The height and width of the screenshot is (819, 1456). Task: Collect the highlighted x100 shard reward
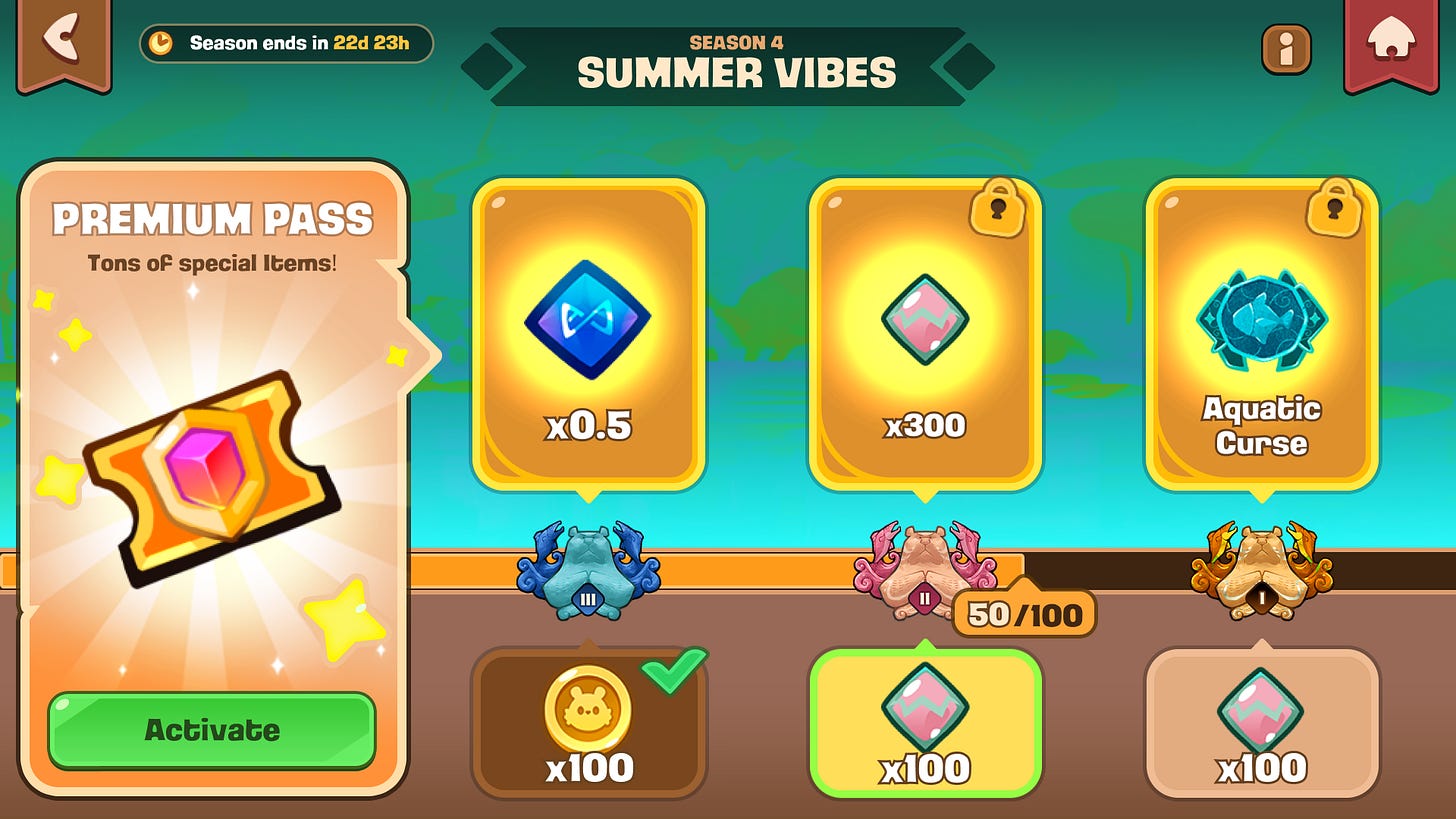tap(925, 722)
